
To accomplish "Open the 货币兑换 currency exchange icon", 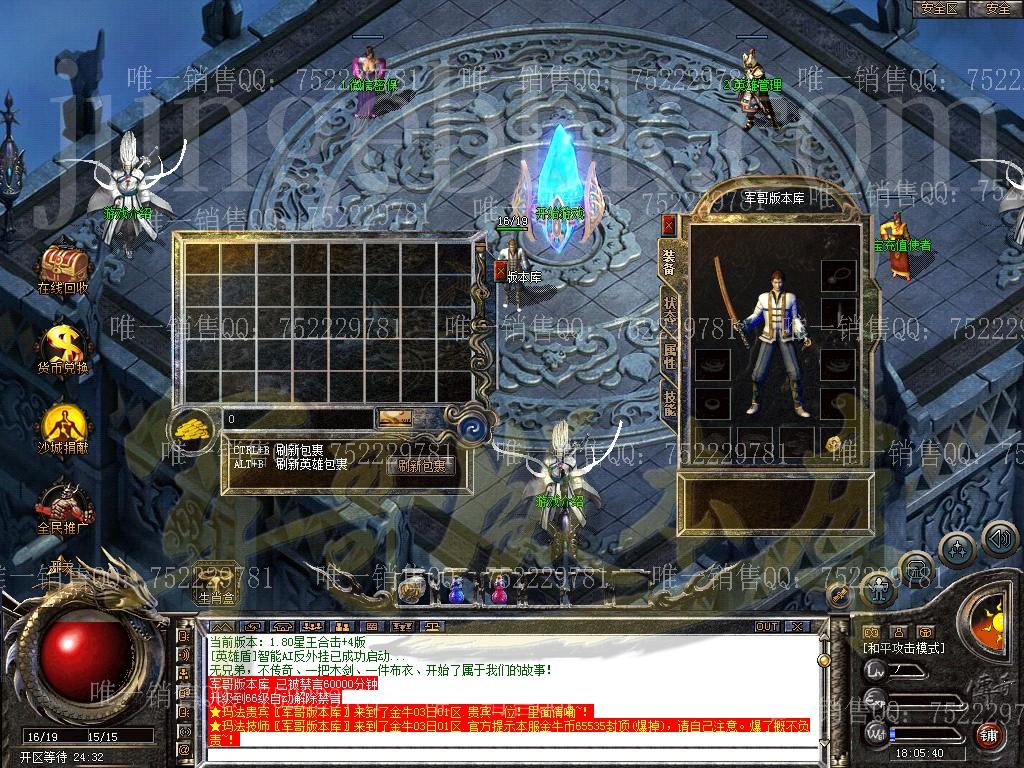I will click(x=63, y=346).
